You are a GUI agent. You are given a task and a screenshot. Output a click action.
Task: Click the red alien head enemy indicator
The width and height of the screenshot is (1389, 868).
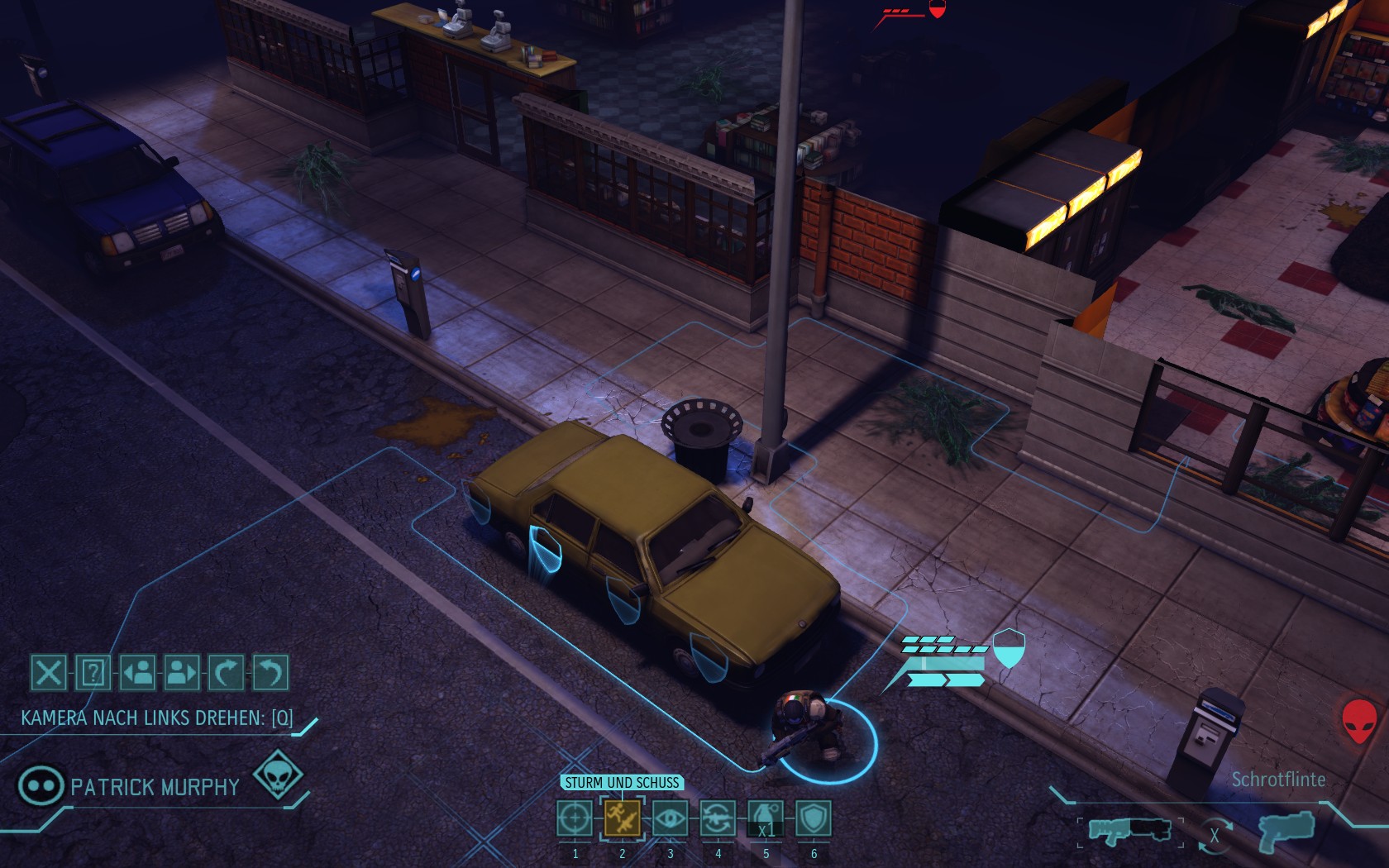(1359, 719)
